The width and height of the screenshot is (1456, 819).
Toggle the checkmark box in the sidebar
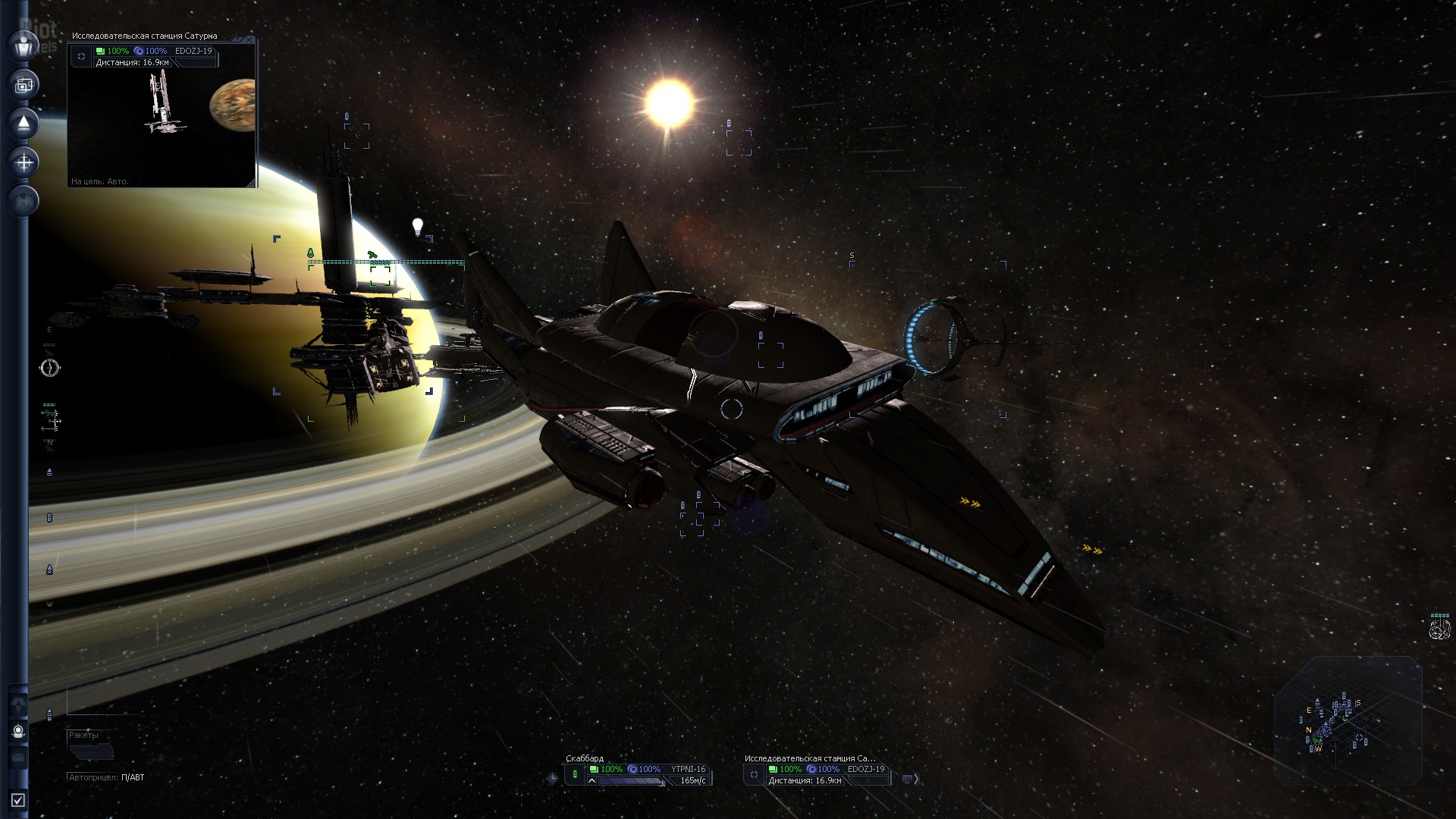pos(18,800)
